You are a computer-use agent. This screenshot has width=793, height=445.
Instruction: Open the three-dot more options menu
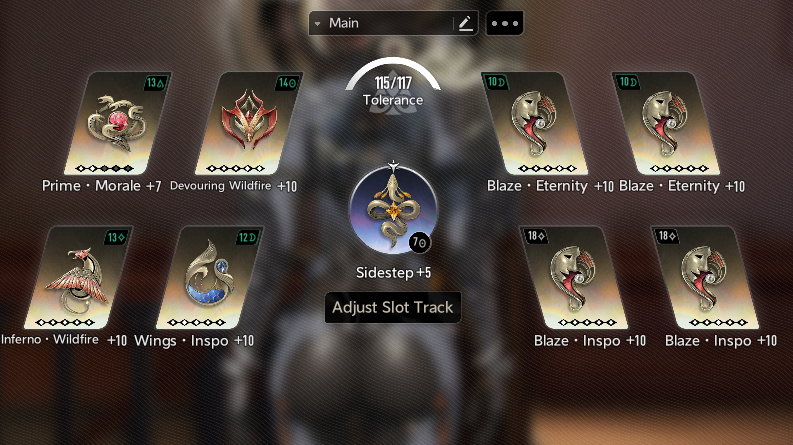click(504, 23)
